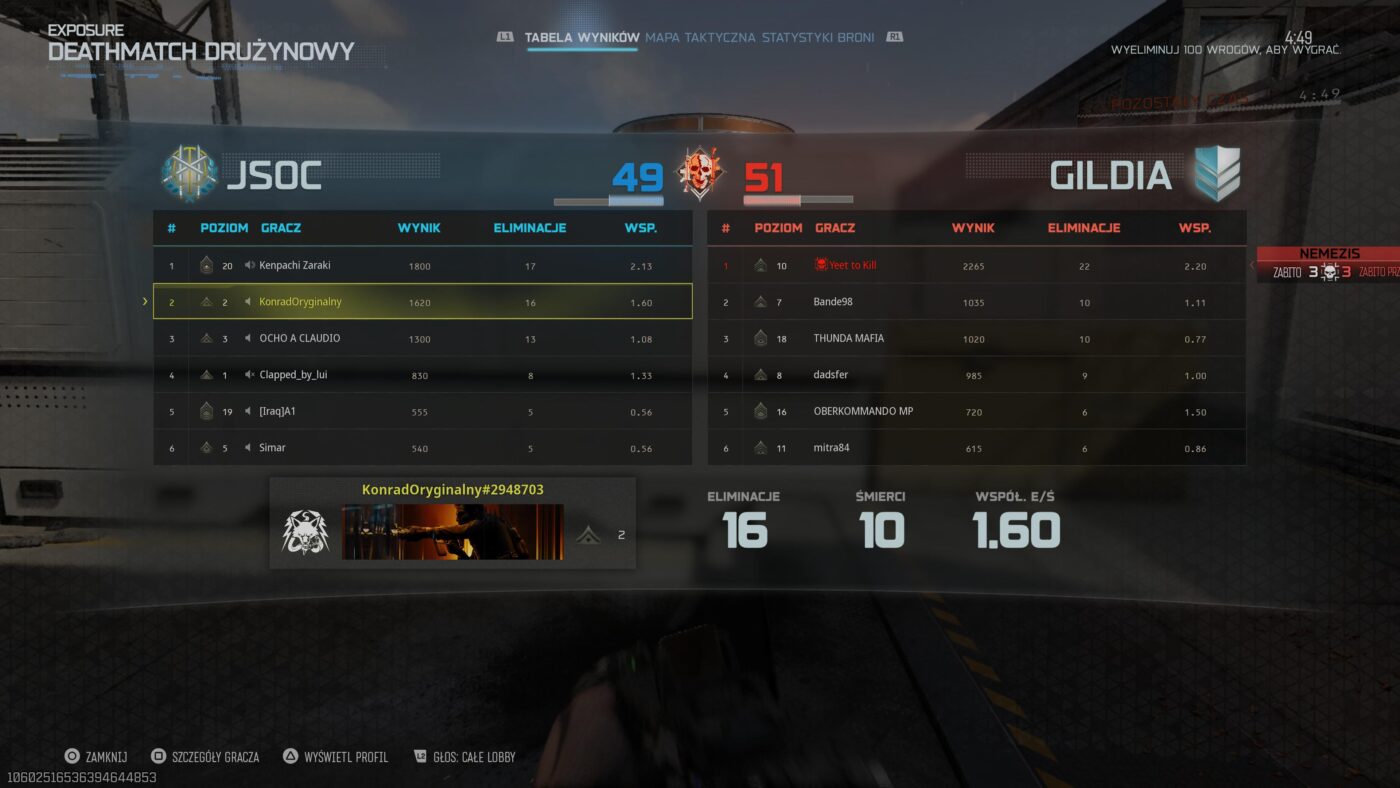The width and height of the screenshot is (1400, 788).
Task: Pick OCHO A CLAUDIO in the scoreboard
Action: point(422,339)
